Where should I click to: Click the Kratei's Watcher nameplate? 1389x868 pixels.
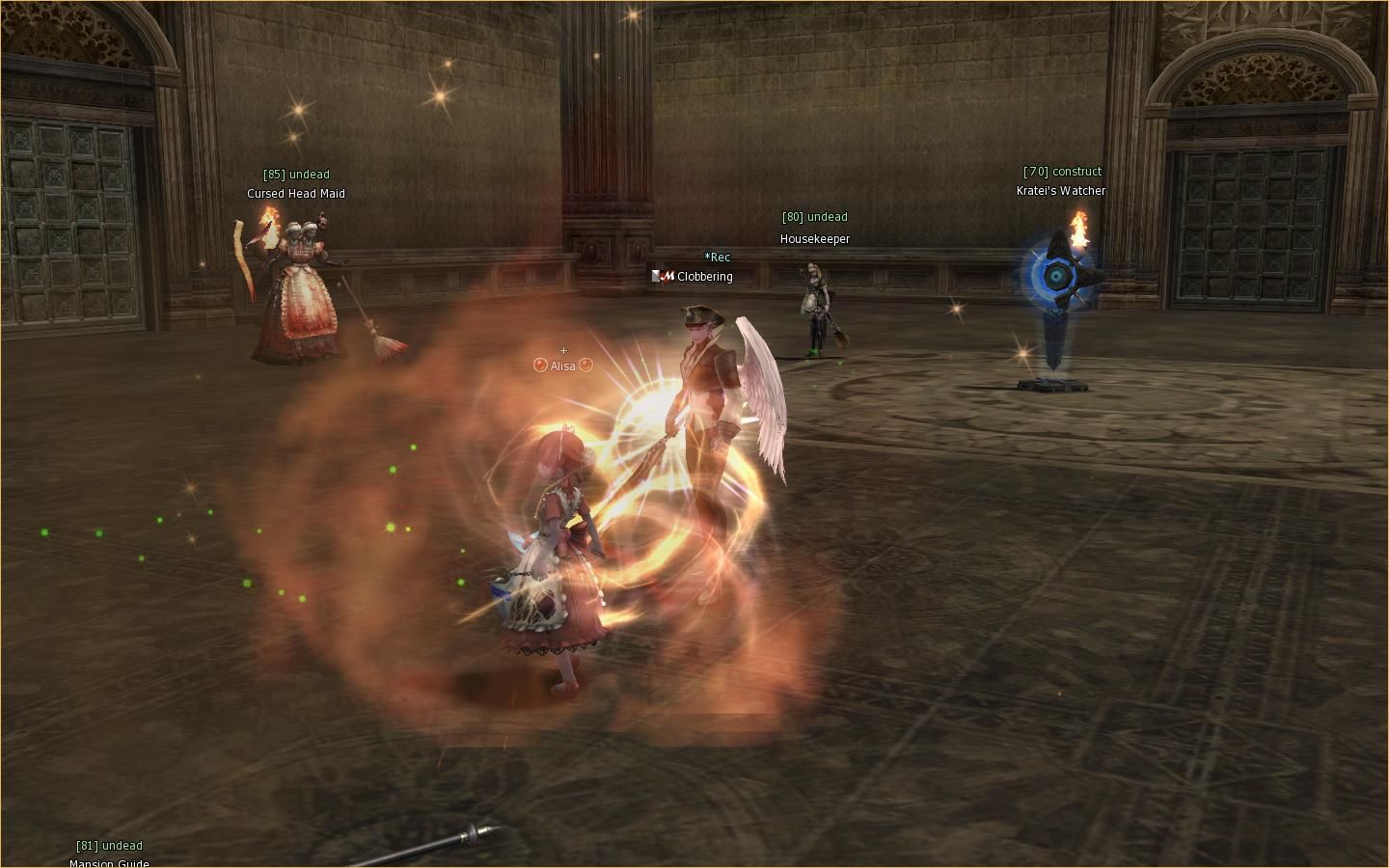(x=1061, y=191)
